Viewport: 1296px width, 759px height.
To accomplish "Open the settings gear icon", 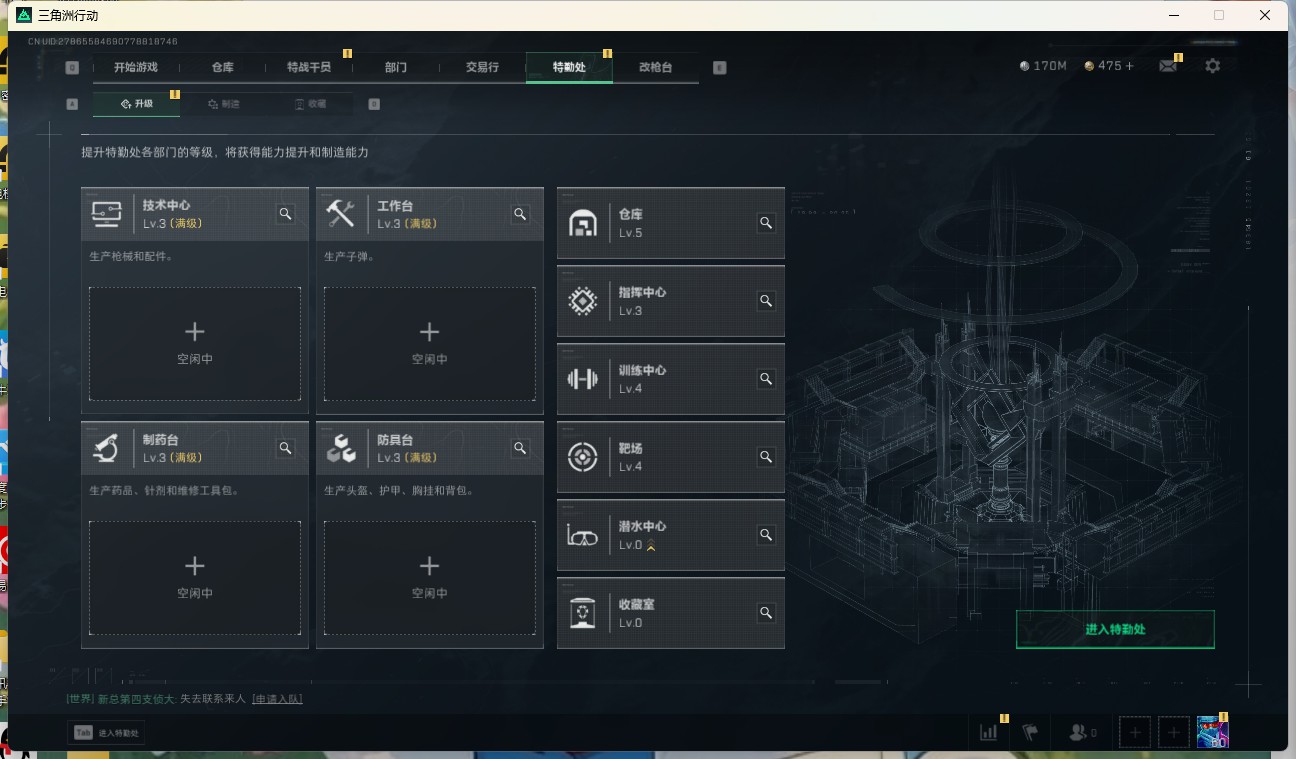I will (1212, 65).
